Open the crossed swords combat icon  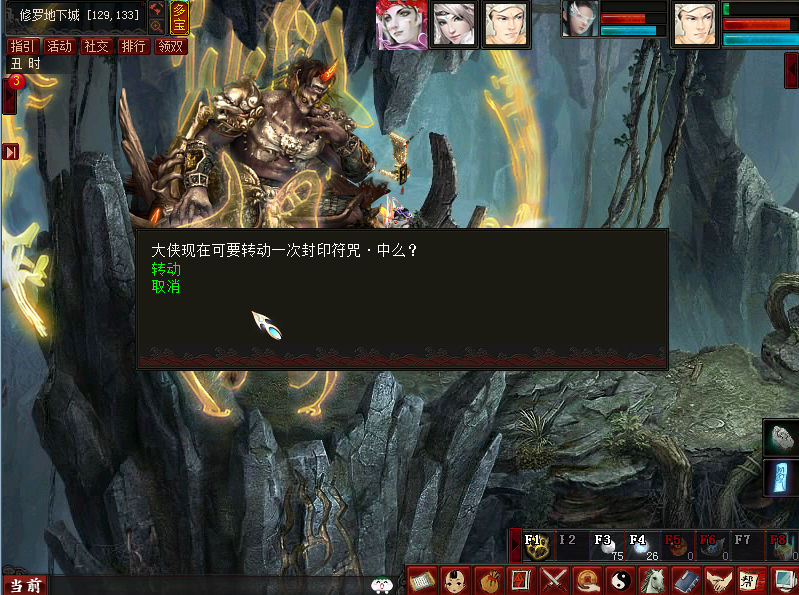554,580
